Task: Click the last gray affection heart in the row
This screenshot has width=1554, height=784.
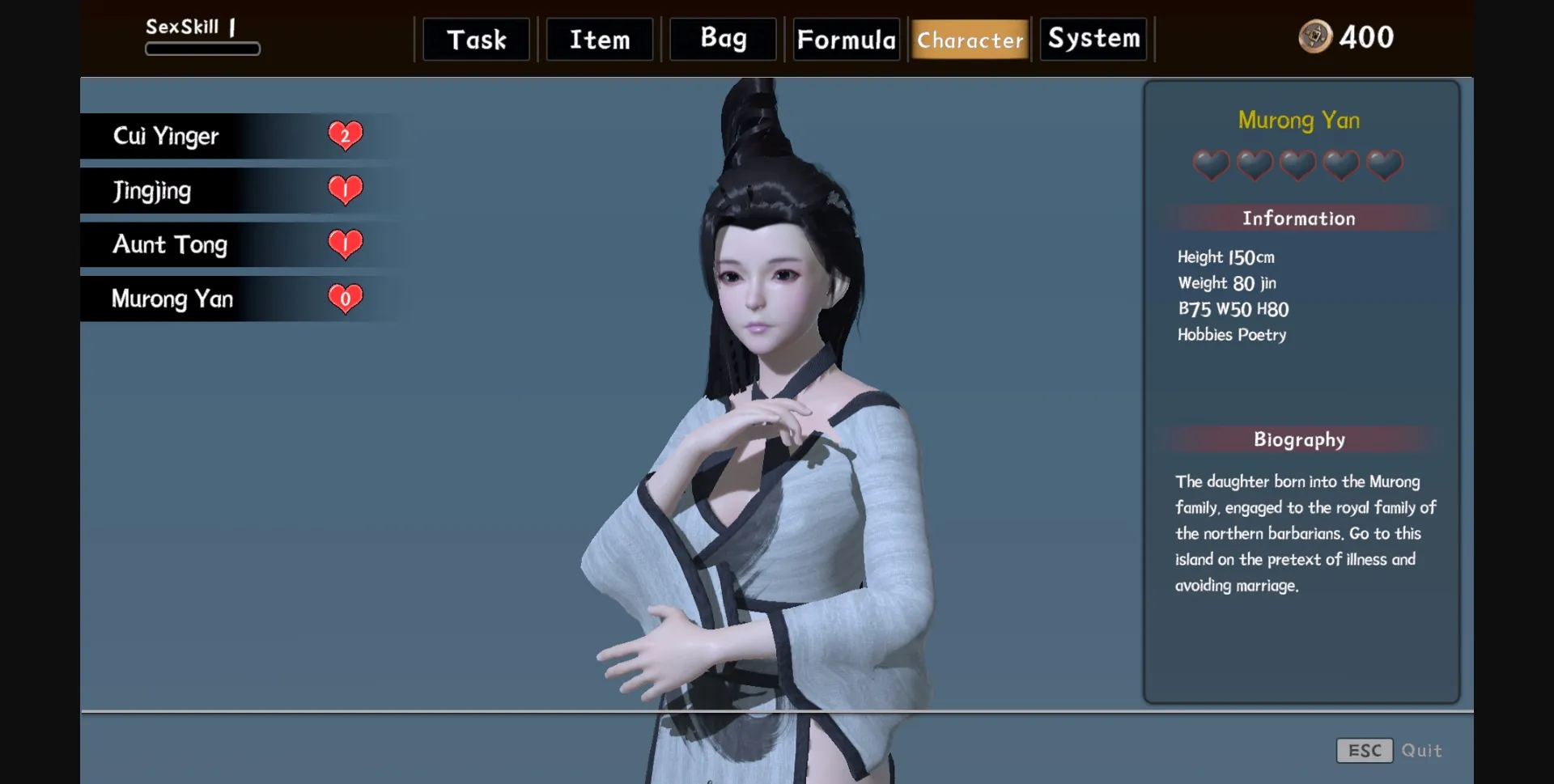Action: 1384,165
